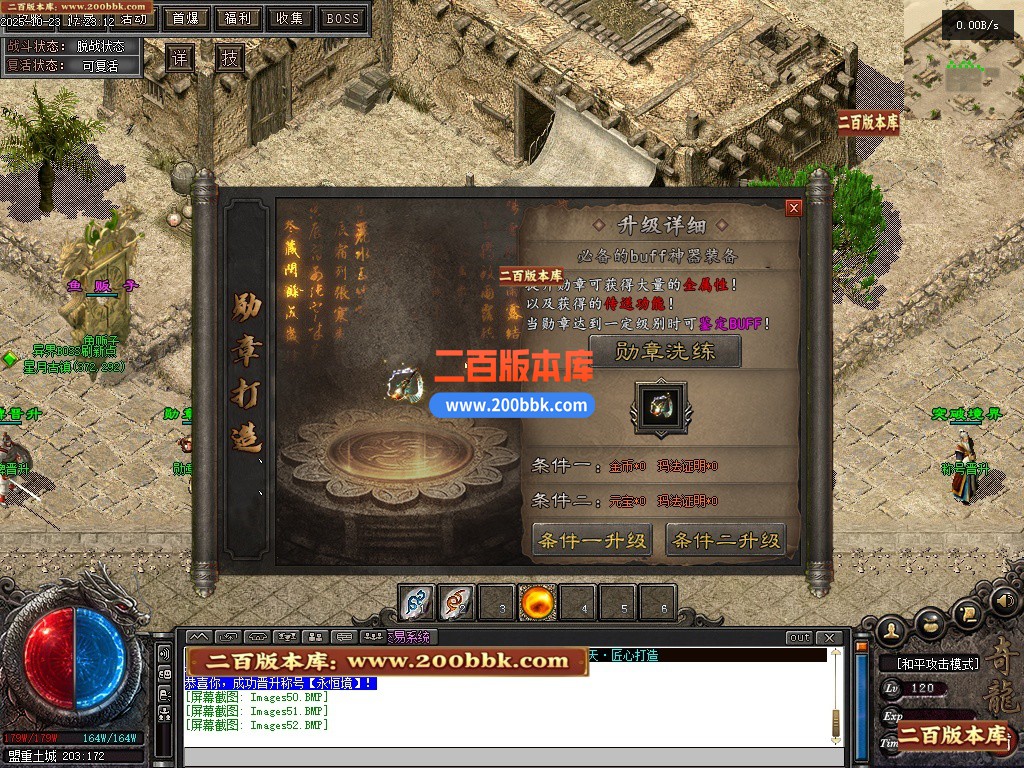This screenshot has height=768, width=1024.
Task: Upgrade using 条件二升级 button
Action: pos(726,541)
